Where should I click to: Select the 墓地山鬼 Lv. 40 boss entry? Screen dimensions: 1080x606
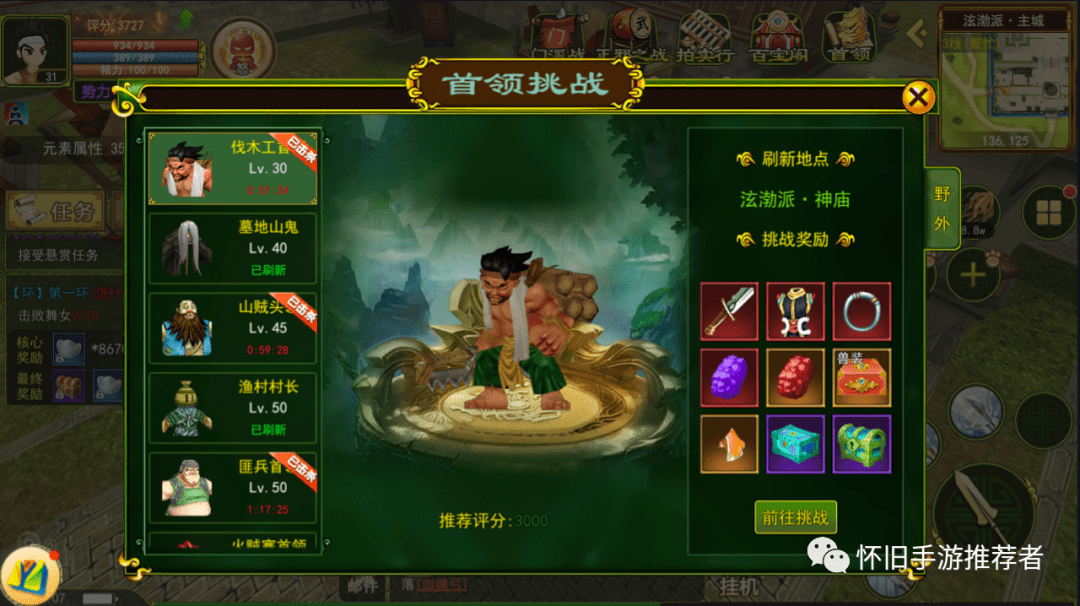[x=232, y=248]
